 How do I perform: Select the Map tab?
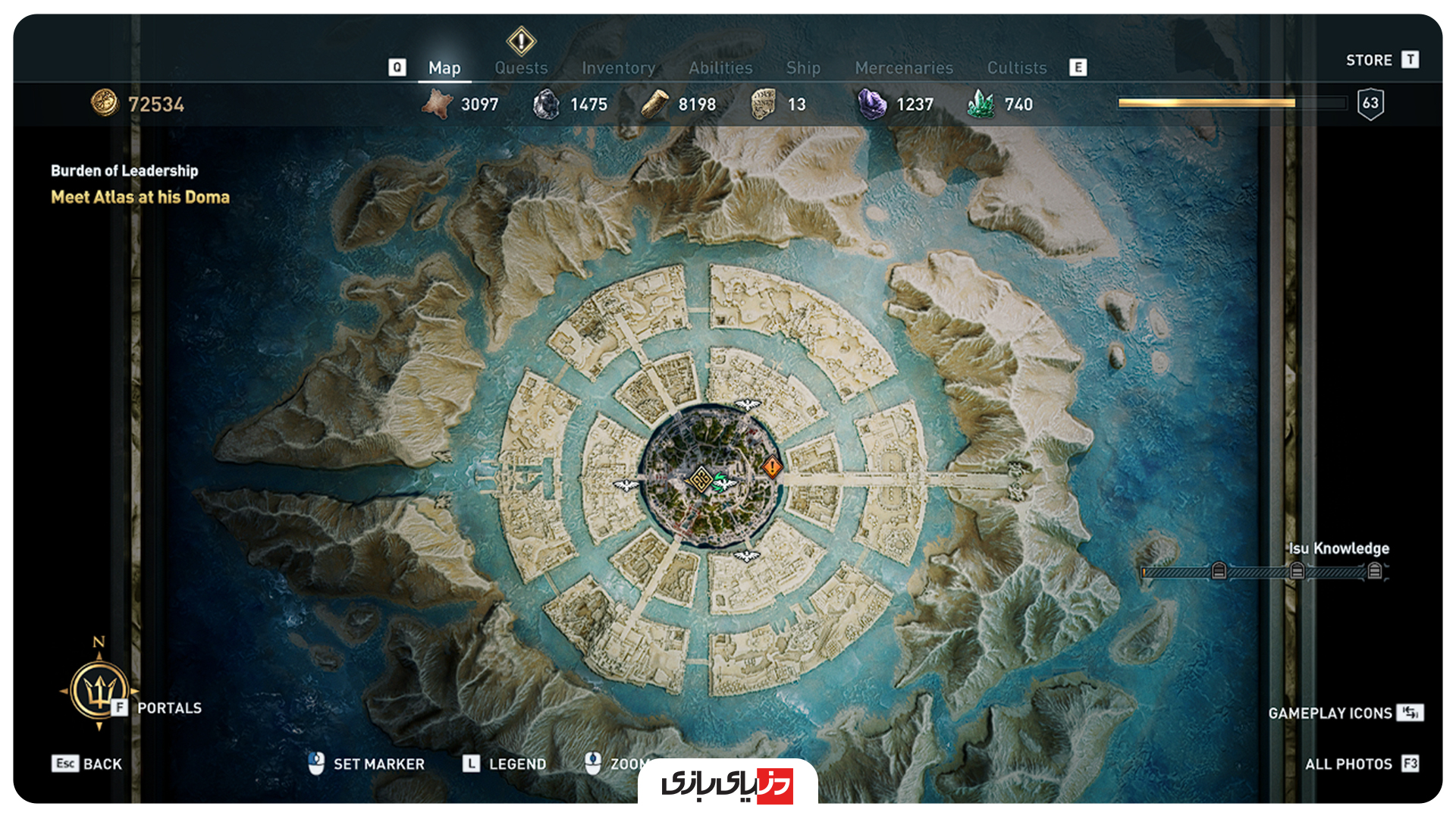click(444, 68)
